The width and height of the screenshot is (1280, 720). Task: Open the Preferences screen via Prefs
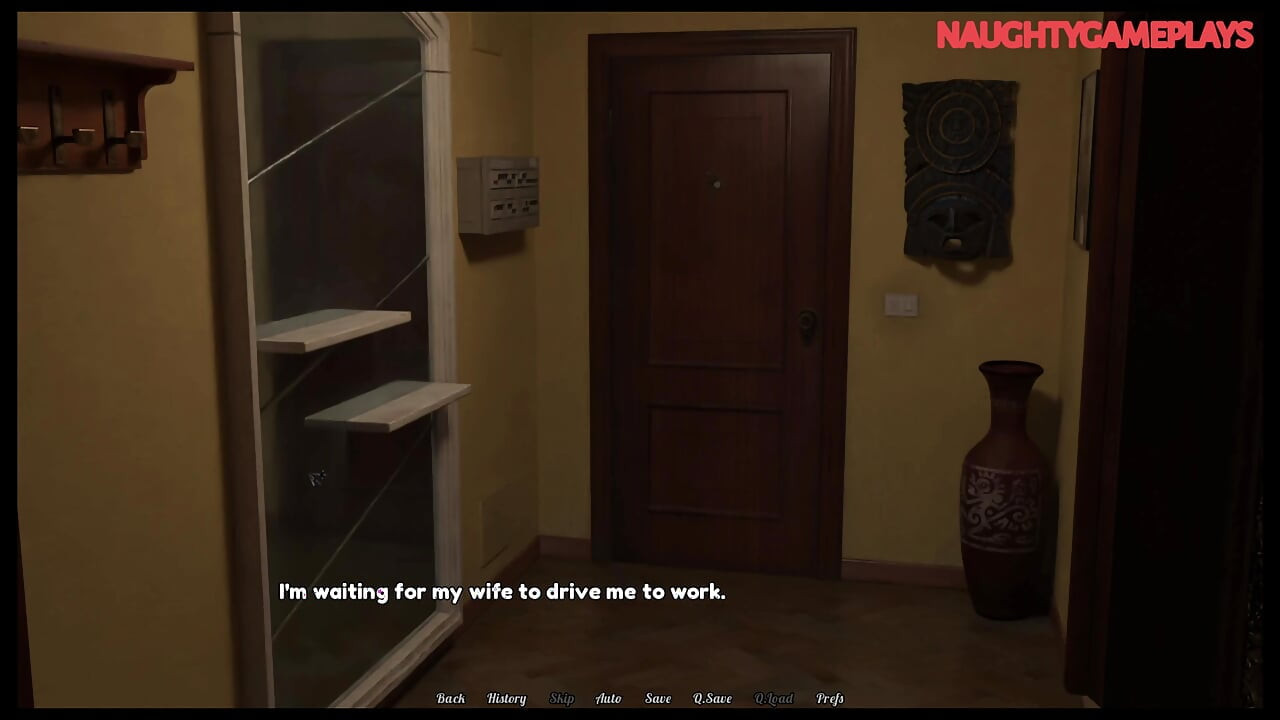(x=829, y=698)
